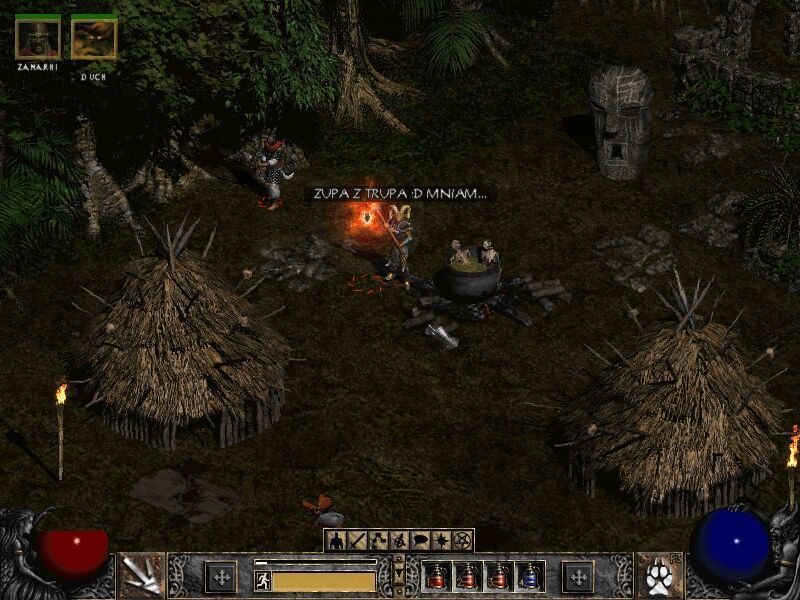Open the game menu pentagram icon
The width and height of the screenshot is (800, 600).
click(x=462, y=541)
